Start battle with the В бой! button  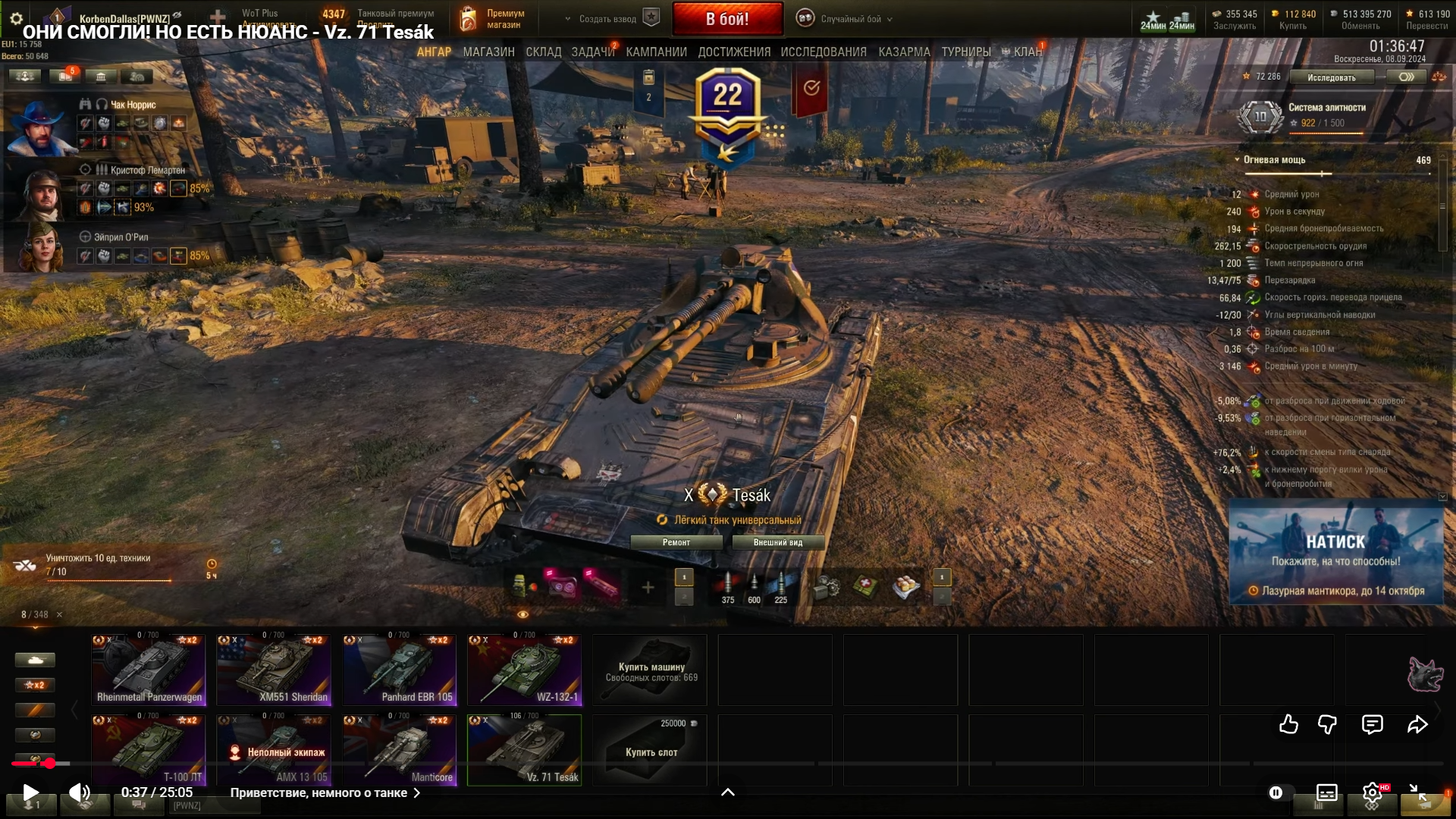click(x=727, y=19)
